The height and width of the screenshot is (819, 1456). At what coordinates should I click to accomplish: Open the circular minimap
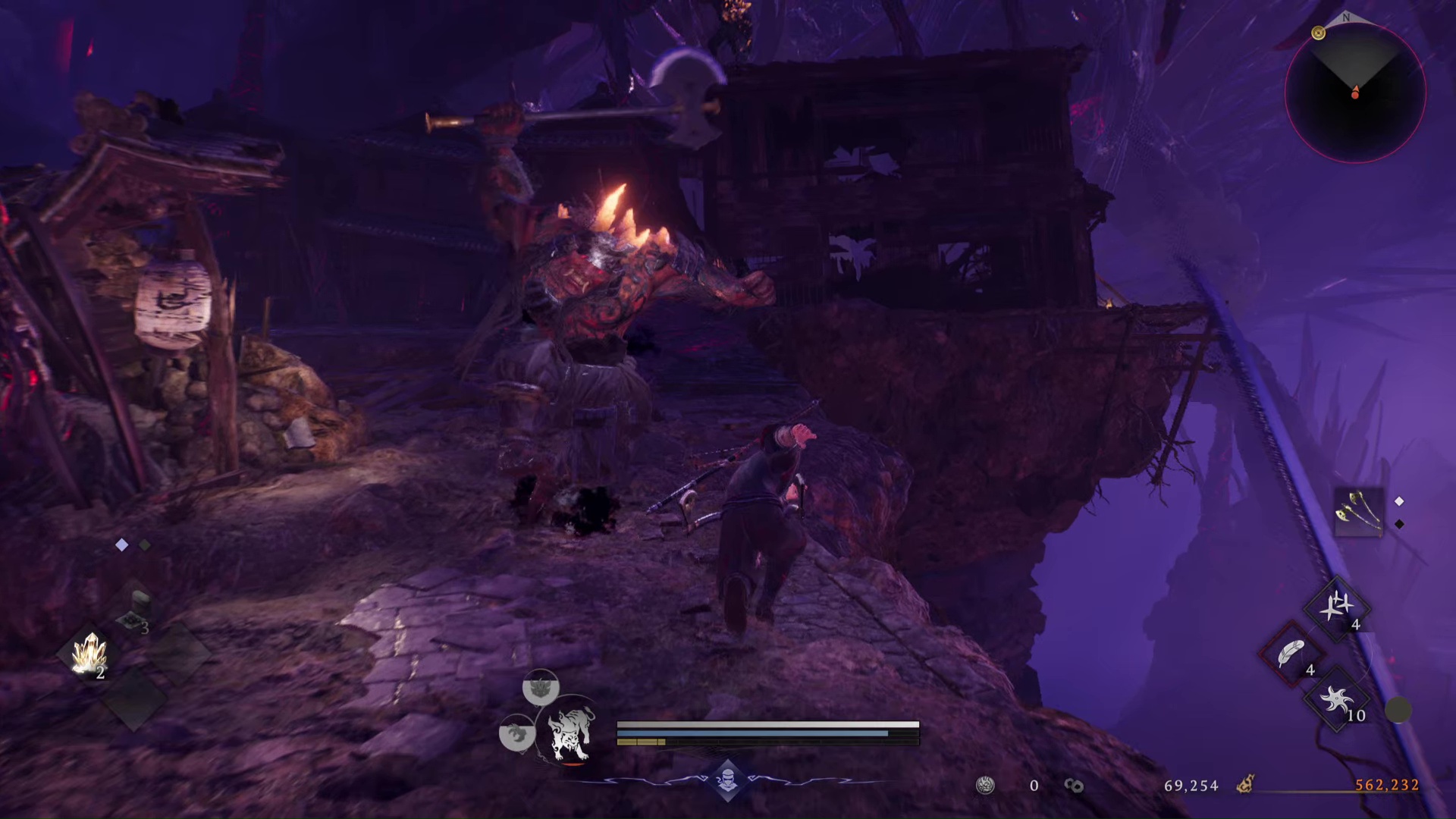[x=1355, y=93]
